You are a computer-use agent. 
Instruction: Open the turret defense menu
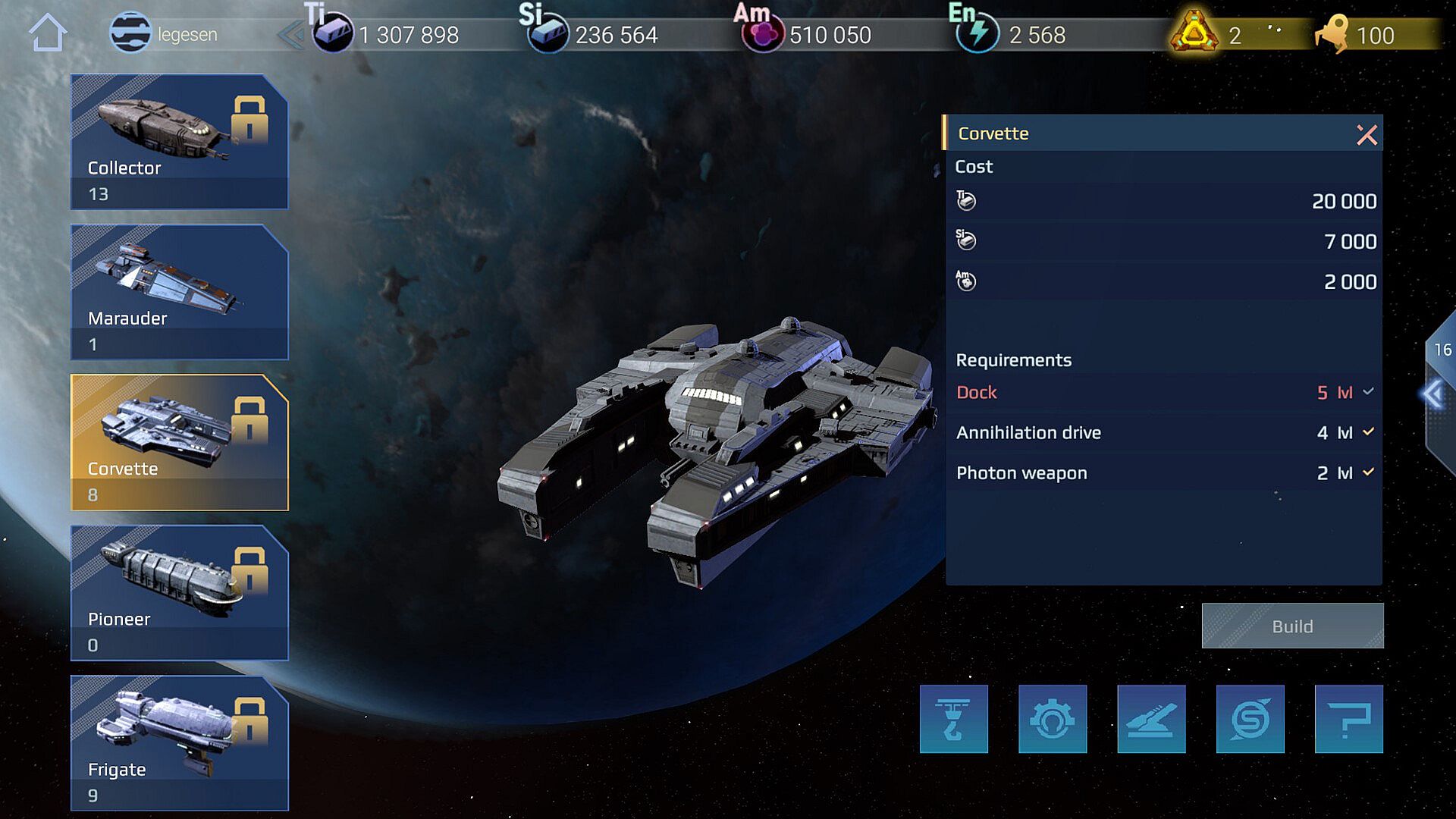pyautogui.click(x=1151, y=719)
